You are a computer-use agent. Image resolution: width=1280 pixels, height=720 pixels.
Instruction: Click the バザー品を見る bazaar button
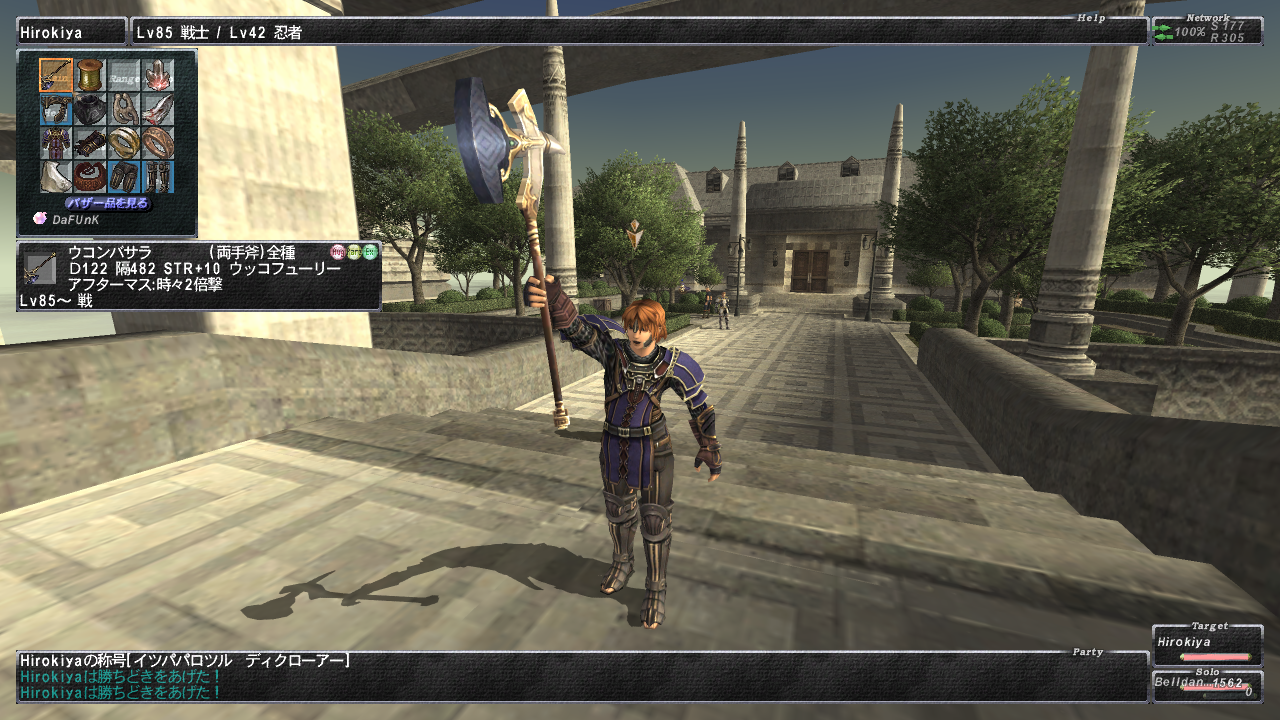107,203
